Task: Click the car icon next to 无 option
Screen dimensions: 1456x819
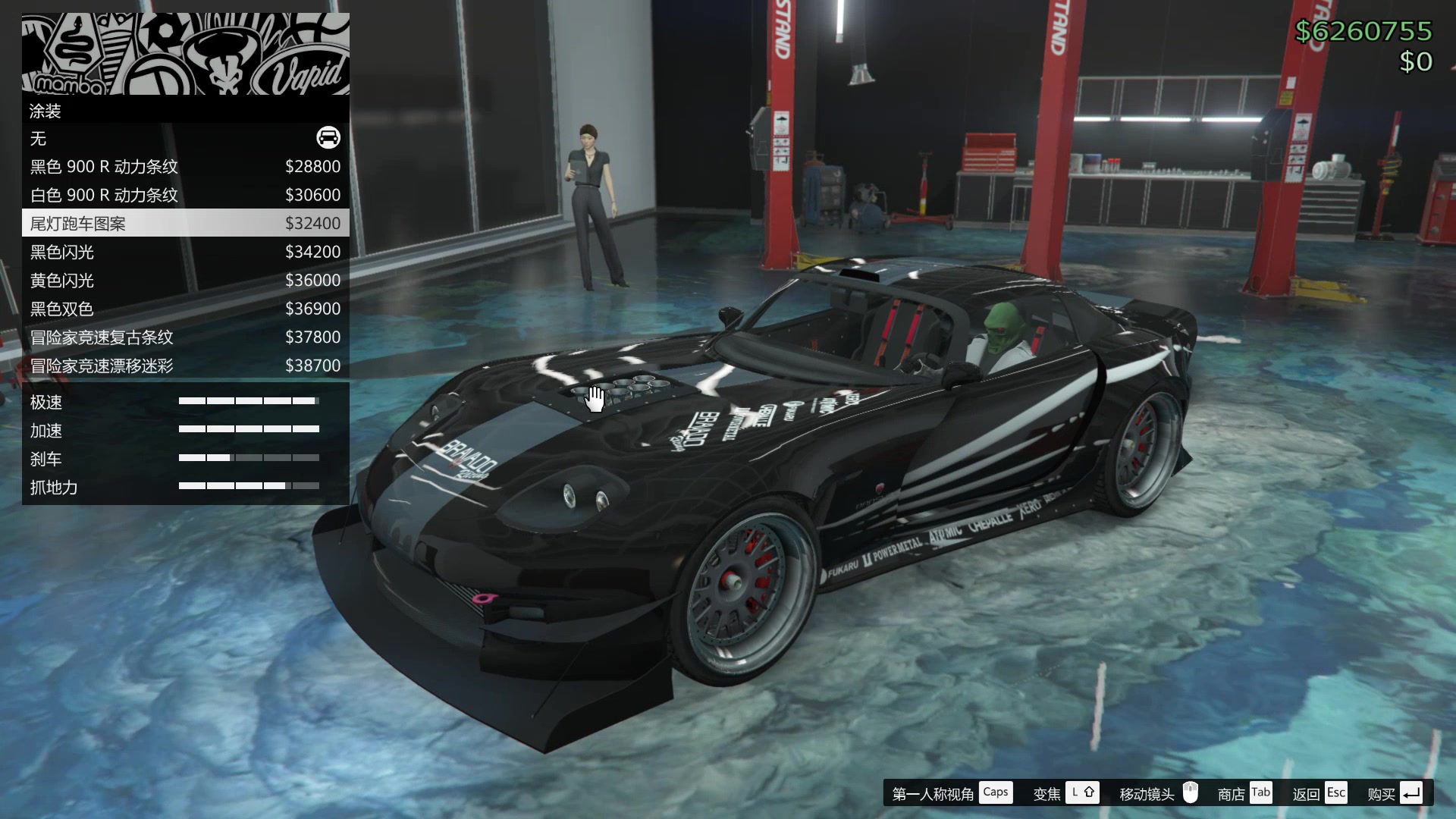Action: (327, 139)
